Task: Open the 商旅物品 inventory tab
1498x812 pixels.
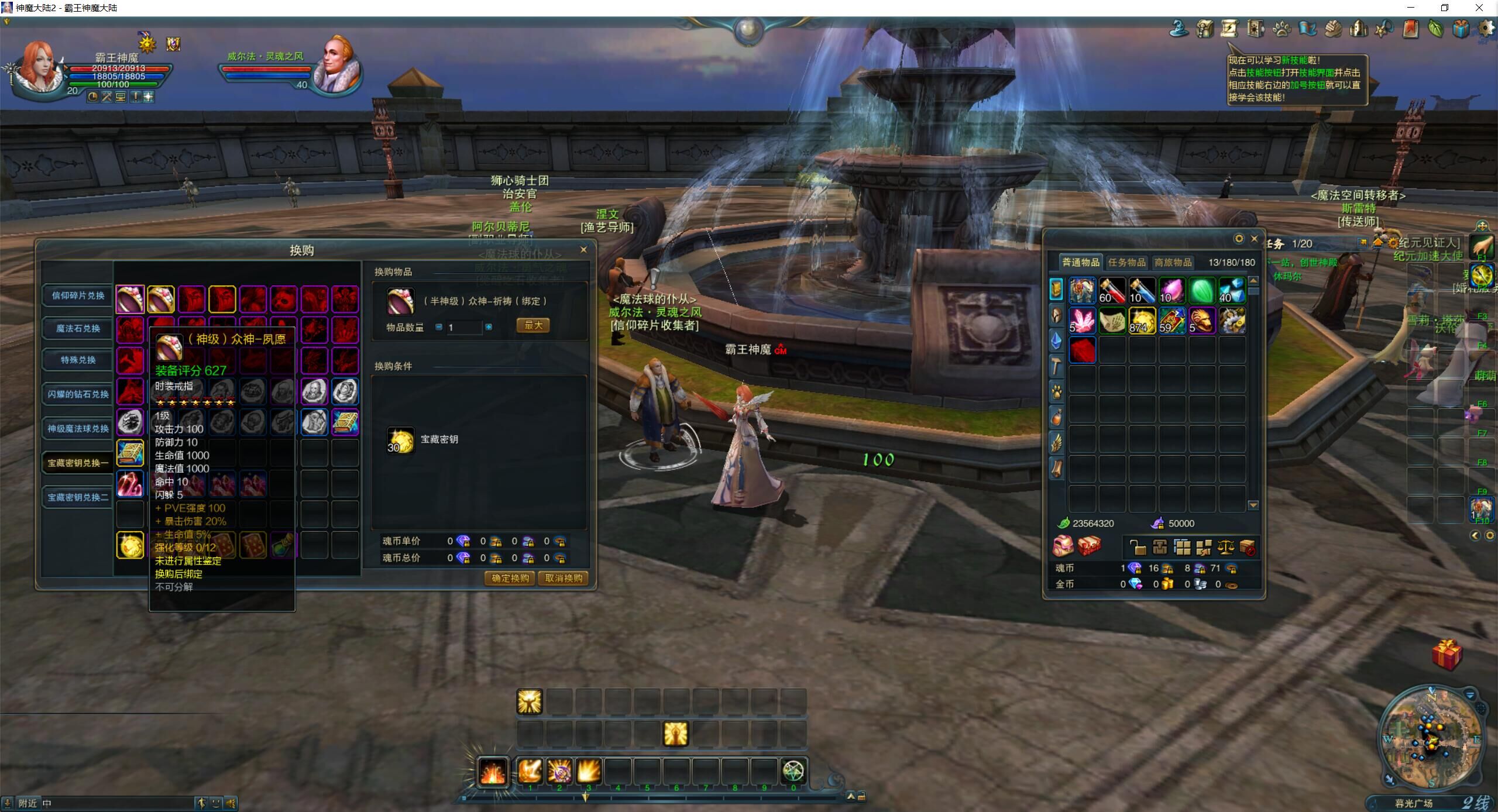Action: [x=1173, y=262]
